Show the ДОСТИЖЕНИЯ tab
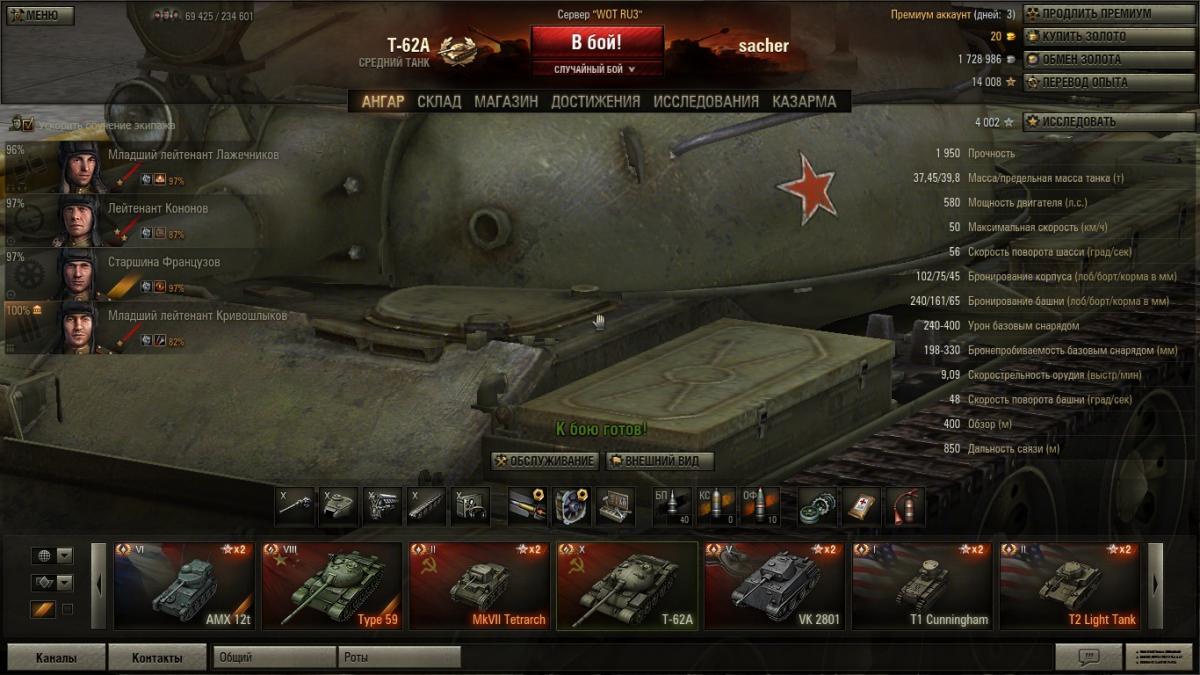Image resolution: width=1200 pixels, height=675 pixels. (x=595, y=101)
